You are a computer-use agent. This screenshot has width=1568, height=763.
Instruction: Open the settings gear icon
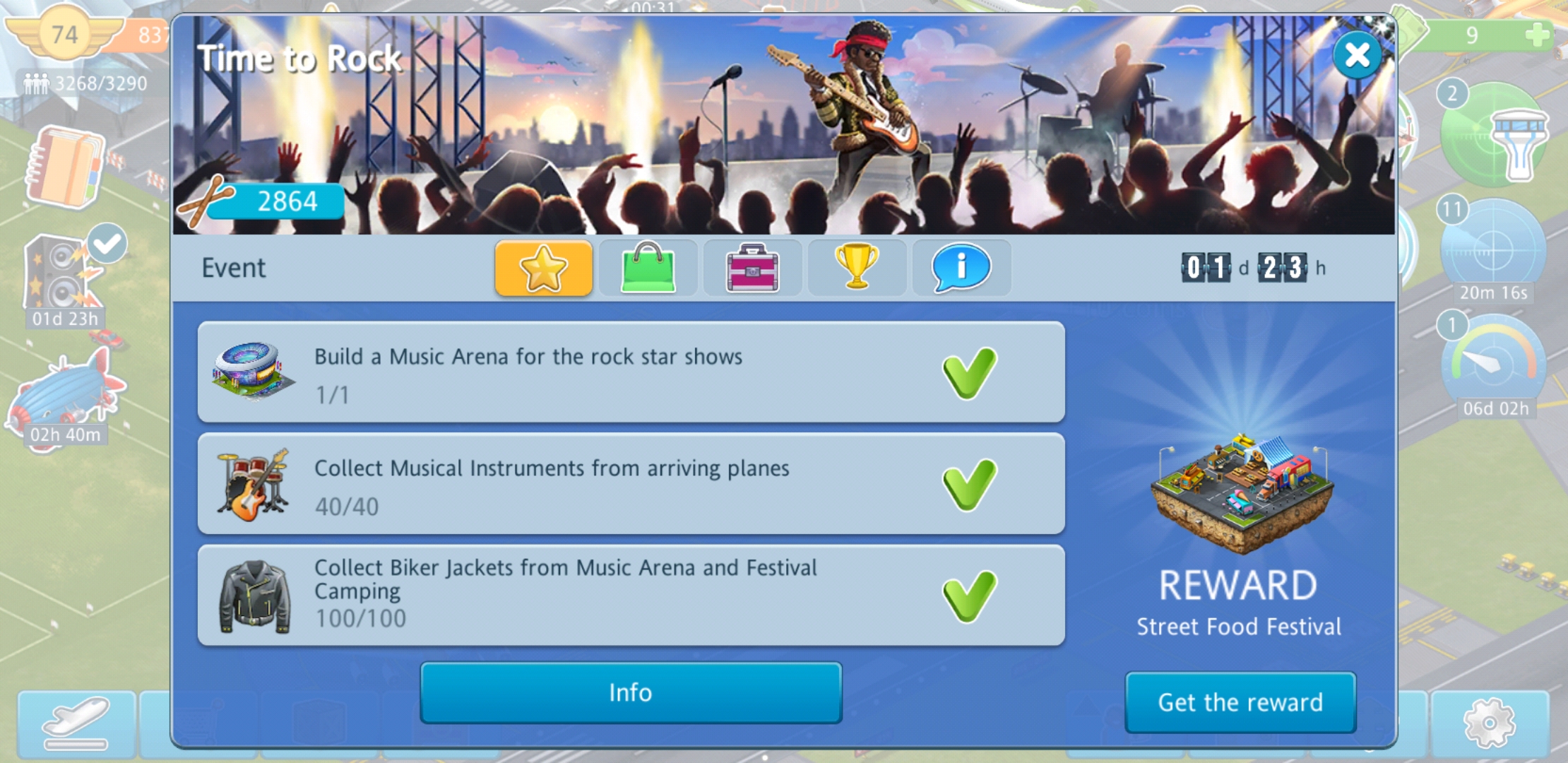tap(1489, 723)
